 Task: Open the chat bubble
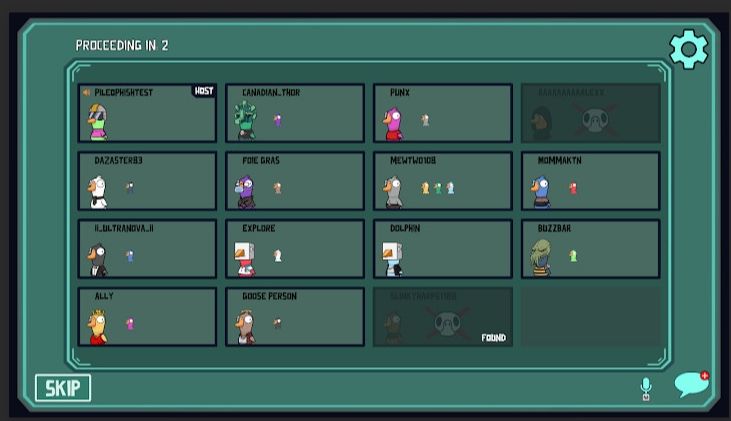coord(691,385)
